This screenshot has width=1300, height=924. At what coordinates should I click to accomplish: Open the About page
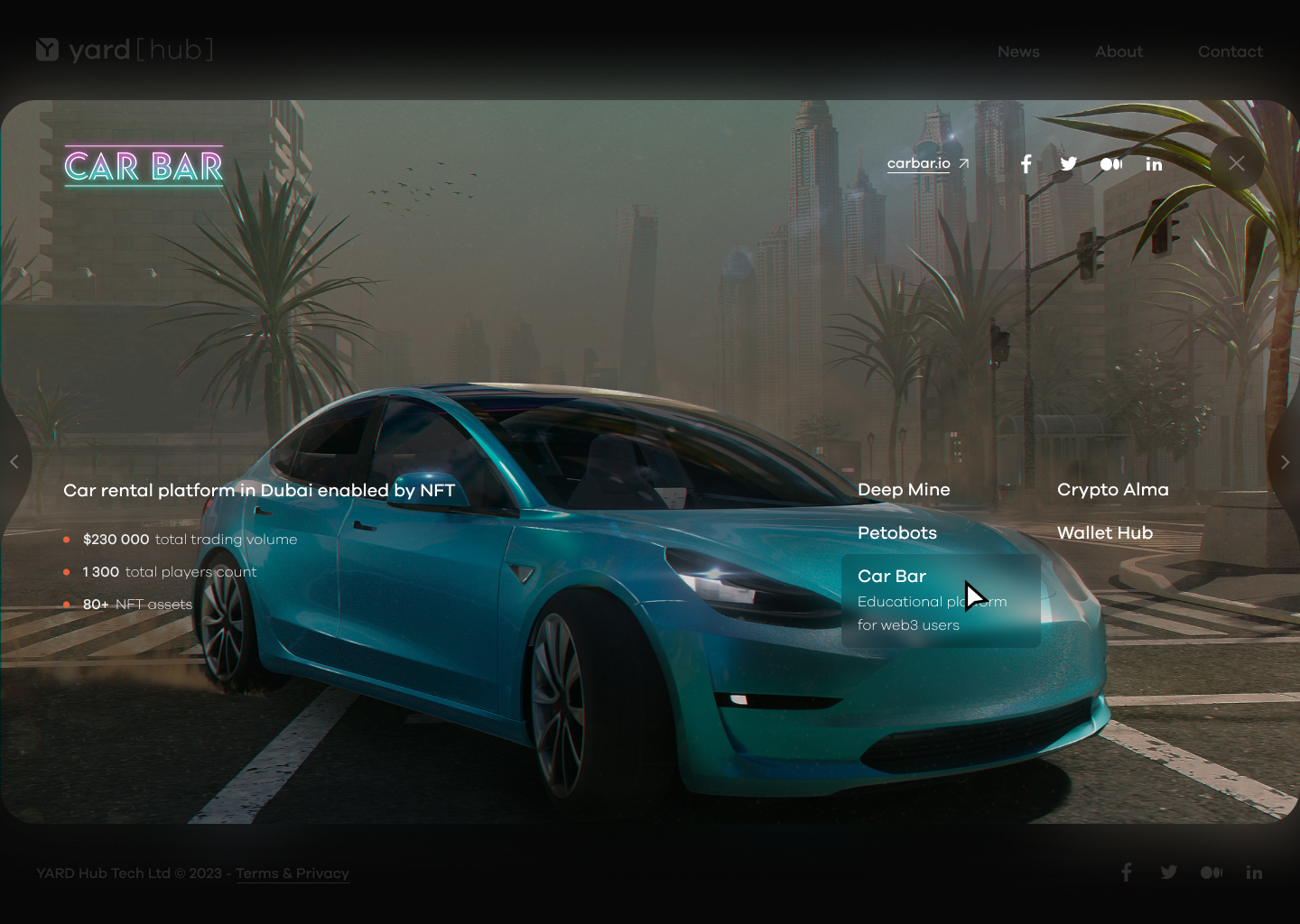pos(1119,52)
